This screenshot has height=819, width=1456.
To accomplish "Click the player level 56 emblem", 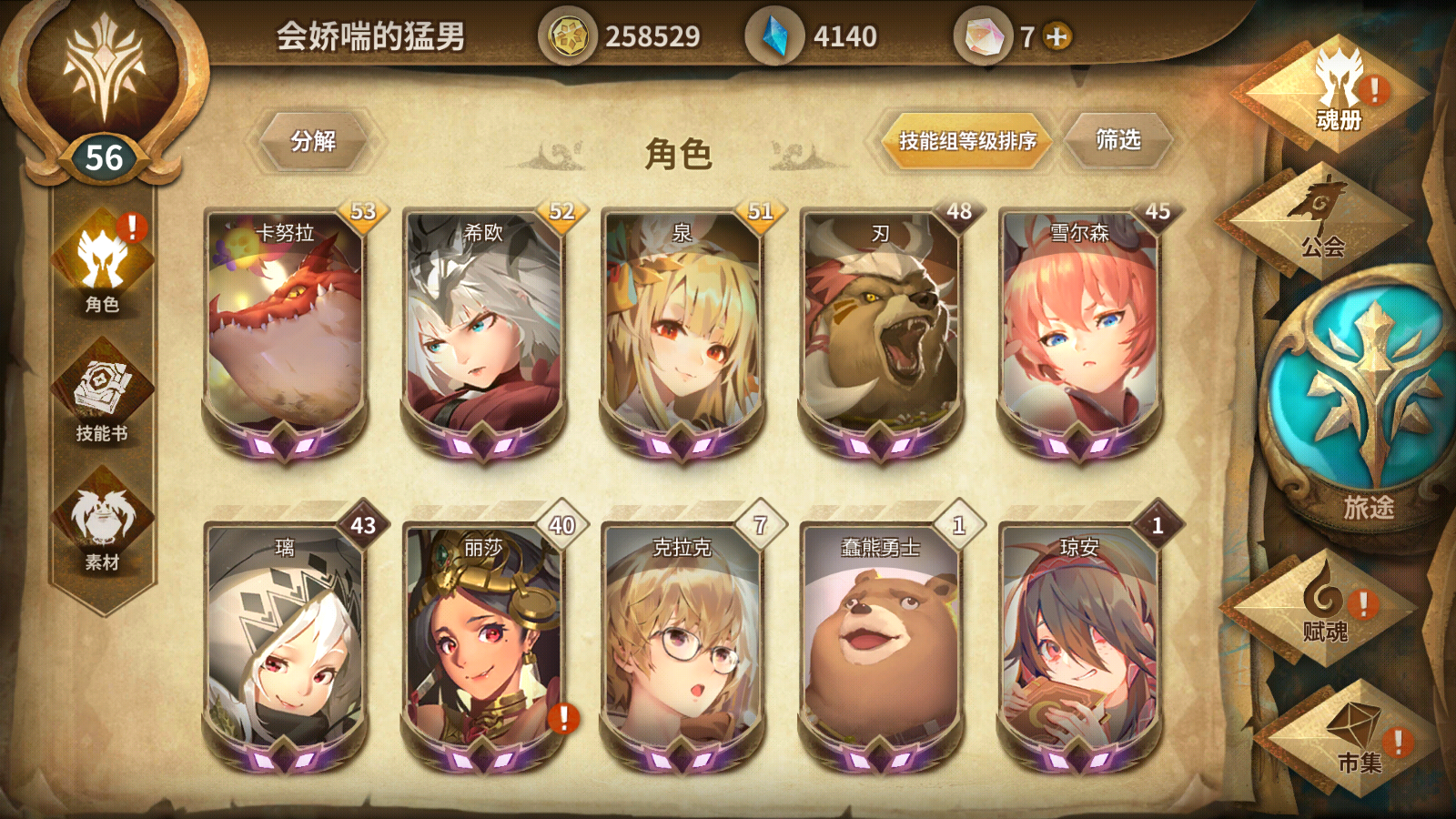I will [103, 155].
